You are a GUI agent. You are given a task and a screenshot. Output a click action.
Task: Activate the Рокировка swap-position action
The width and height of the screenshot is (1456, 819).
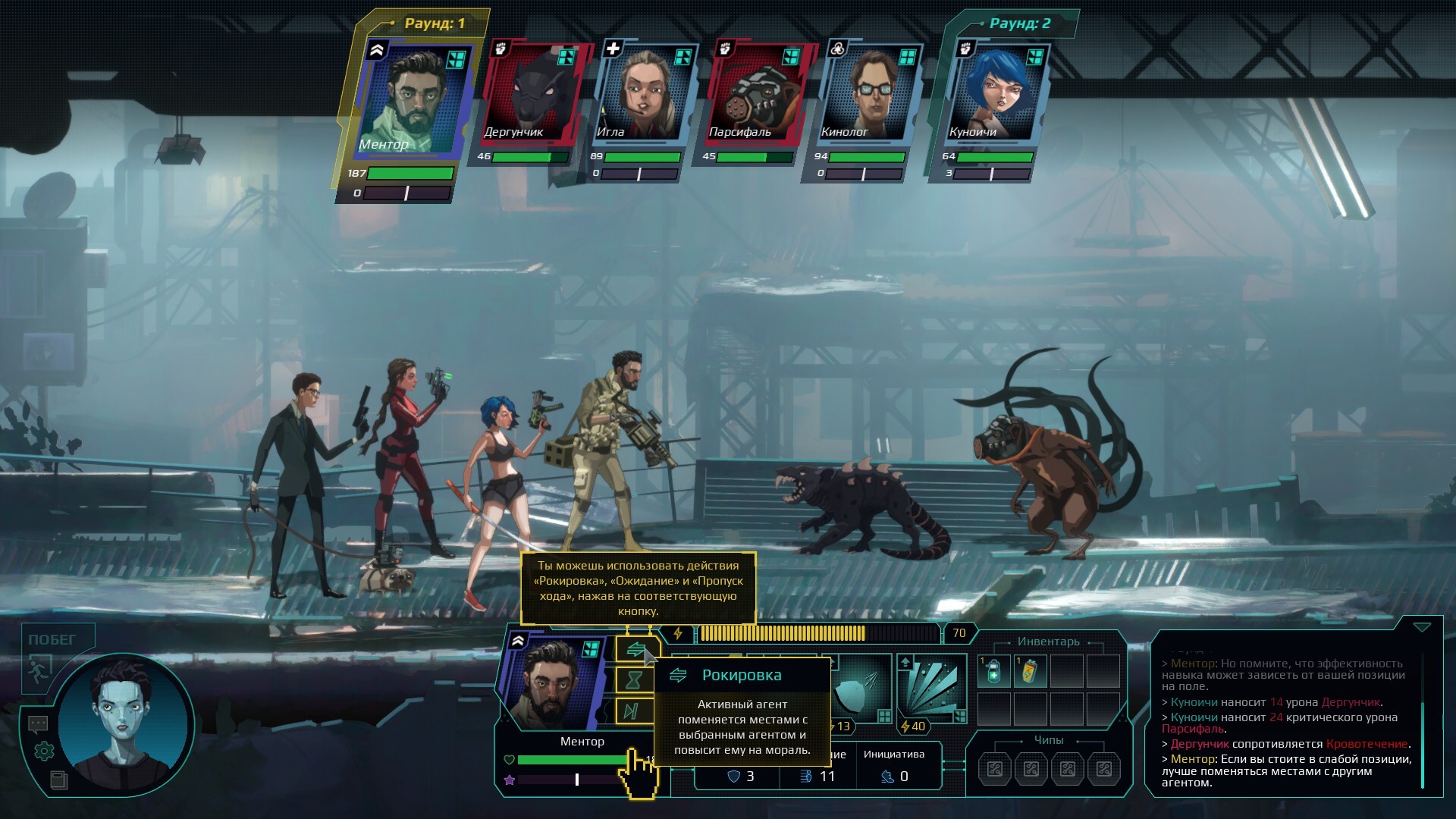(x=635, y=651)
